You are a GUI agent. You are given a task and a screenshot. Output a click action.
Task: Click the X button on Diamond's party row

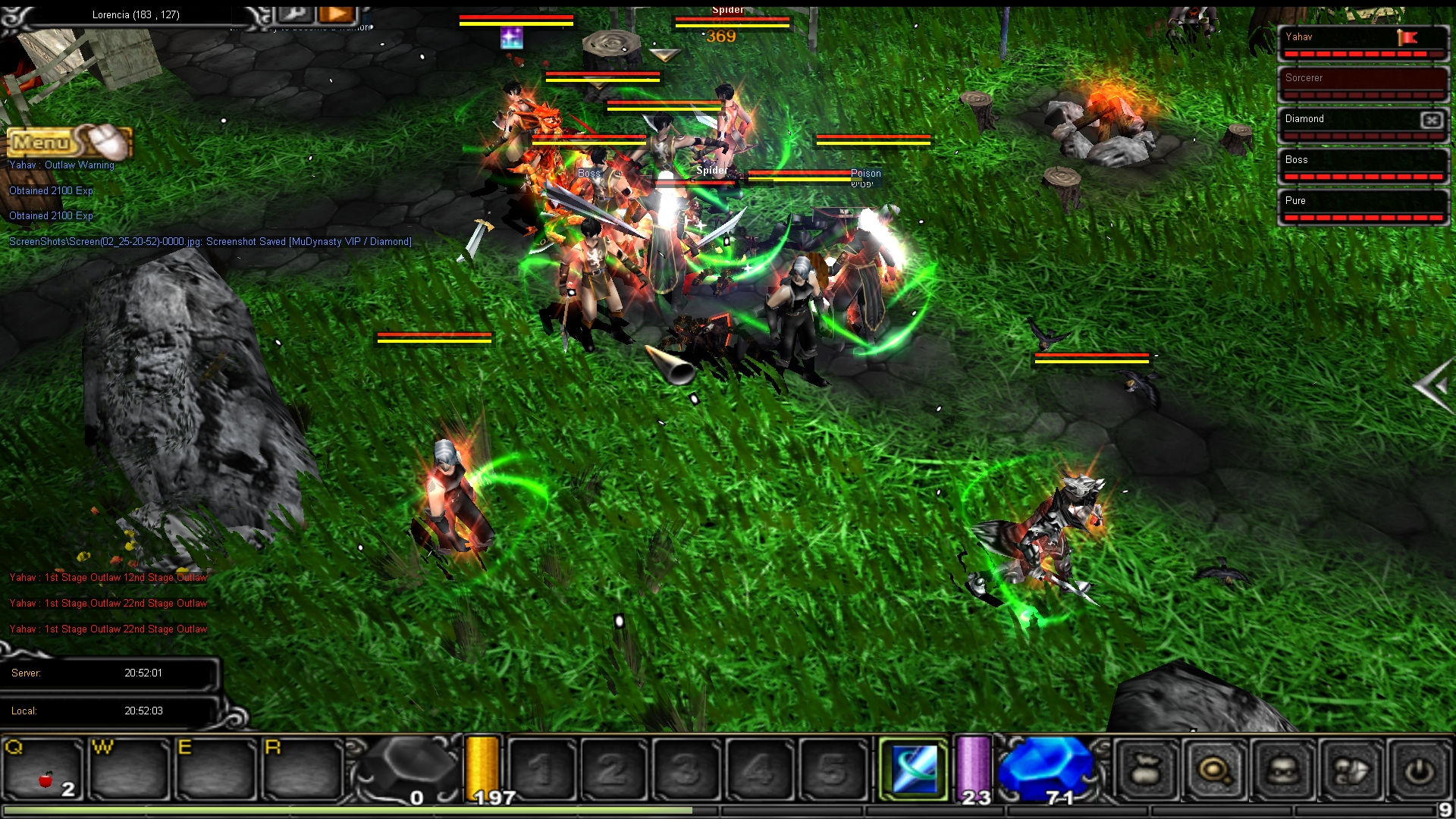pos(1431,120)
